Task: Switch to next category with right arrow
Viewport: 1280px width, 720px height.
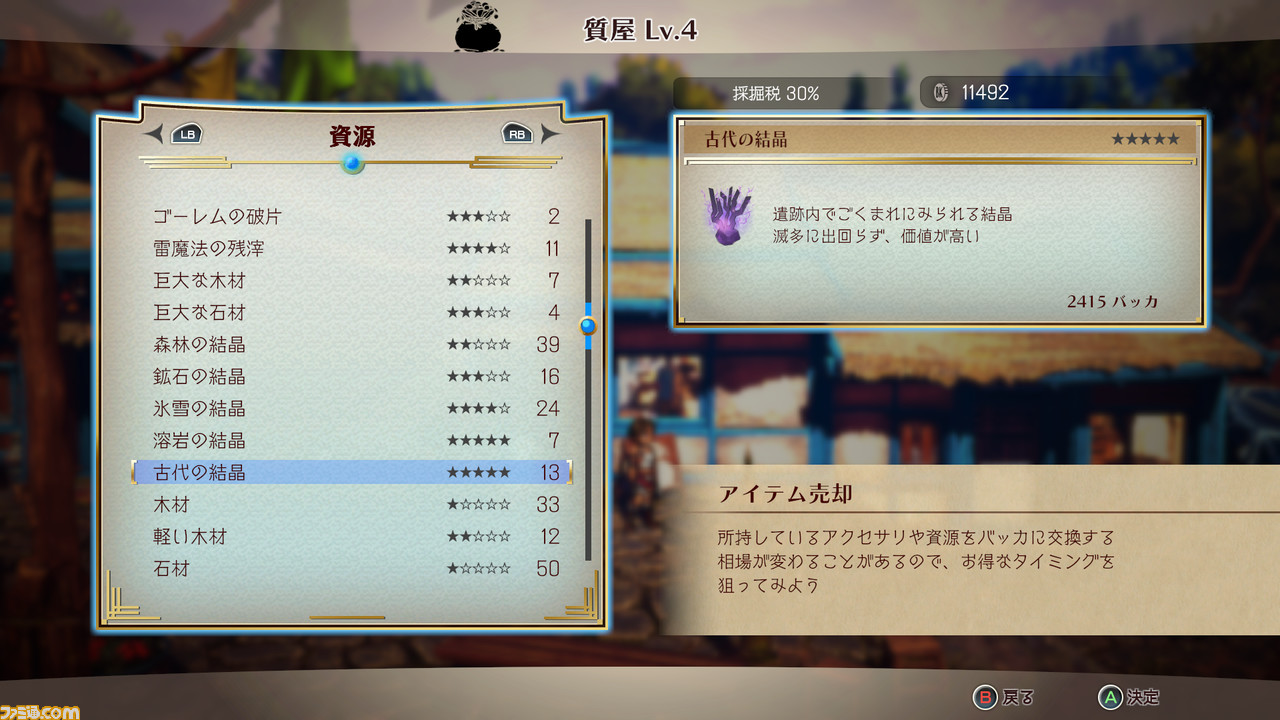Action: point(550,134)
